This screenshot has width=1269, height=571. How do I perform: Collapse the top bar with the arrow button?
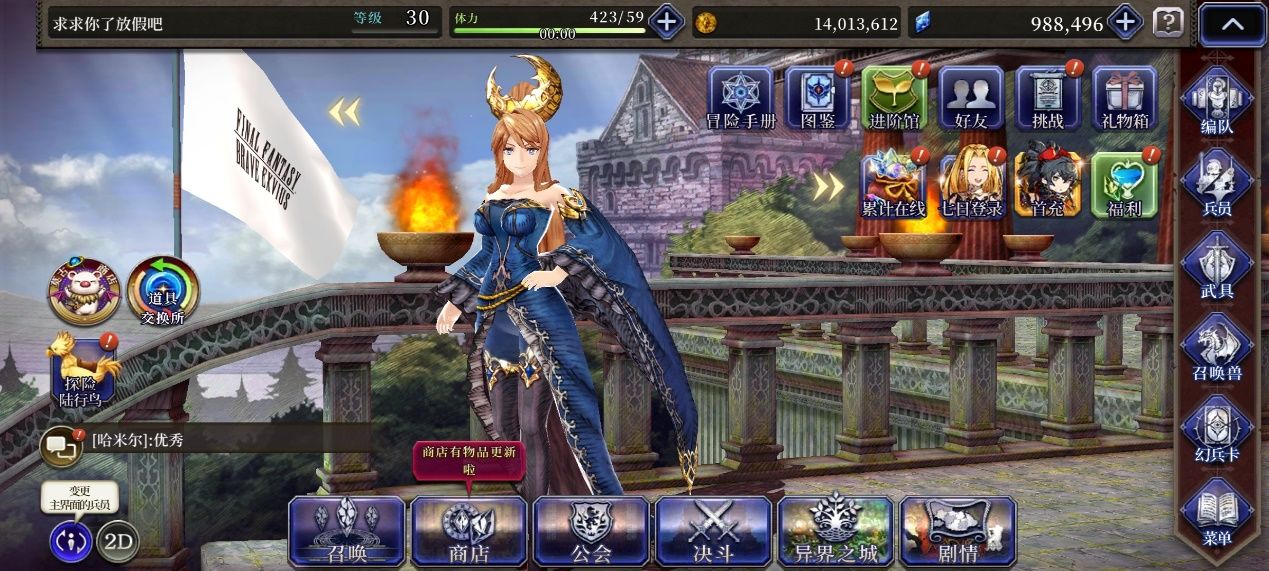tap(1232, 24)
